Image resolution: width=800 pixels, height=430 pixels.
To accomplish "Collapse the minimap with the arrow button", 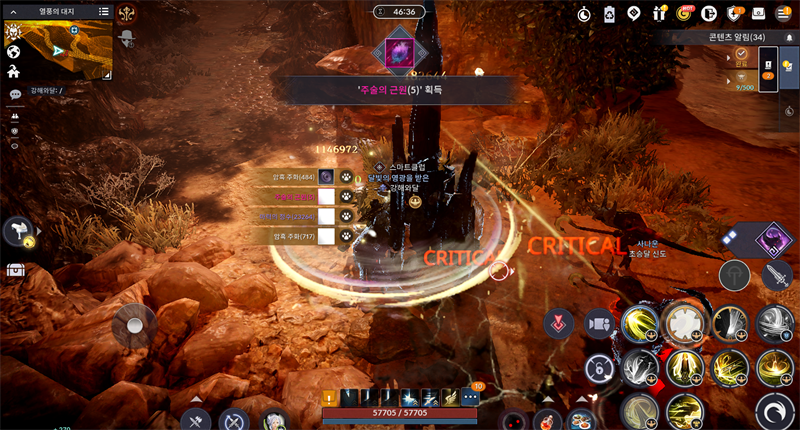I will coord(13,11).
